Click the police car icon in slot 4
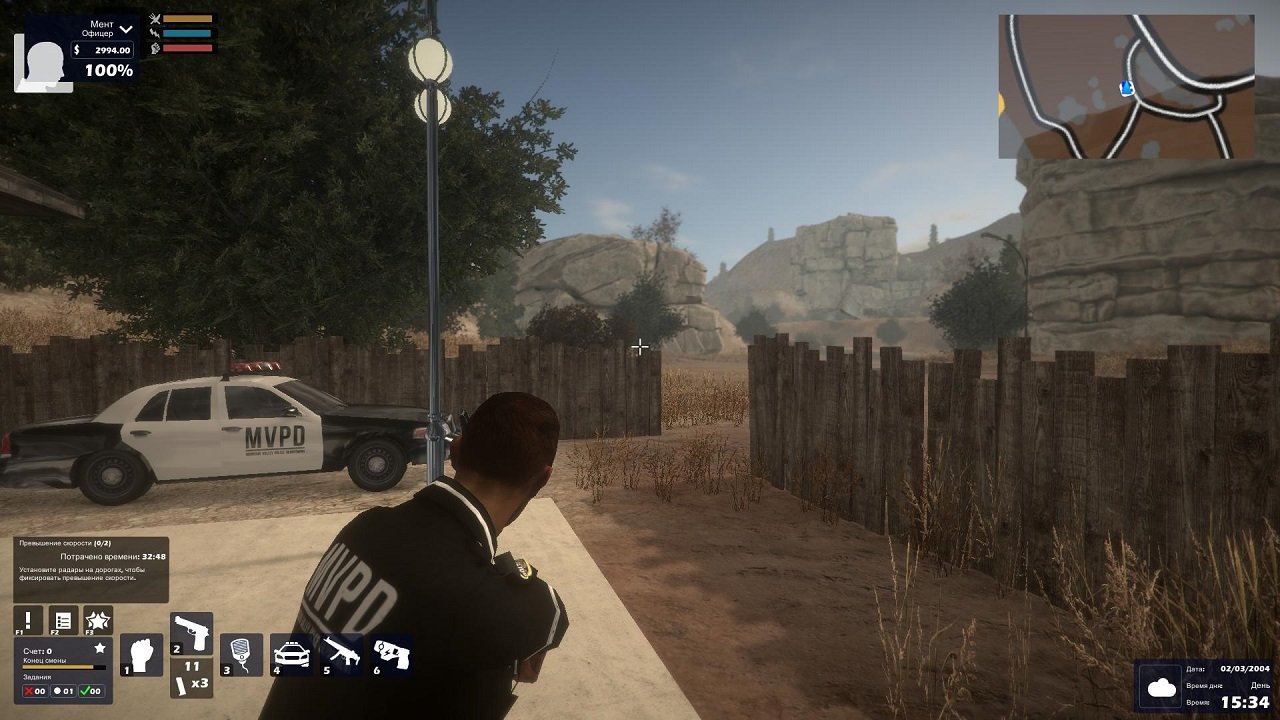 [290, 653]
